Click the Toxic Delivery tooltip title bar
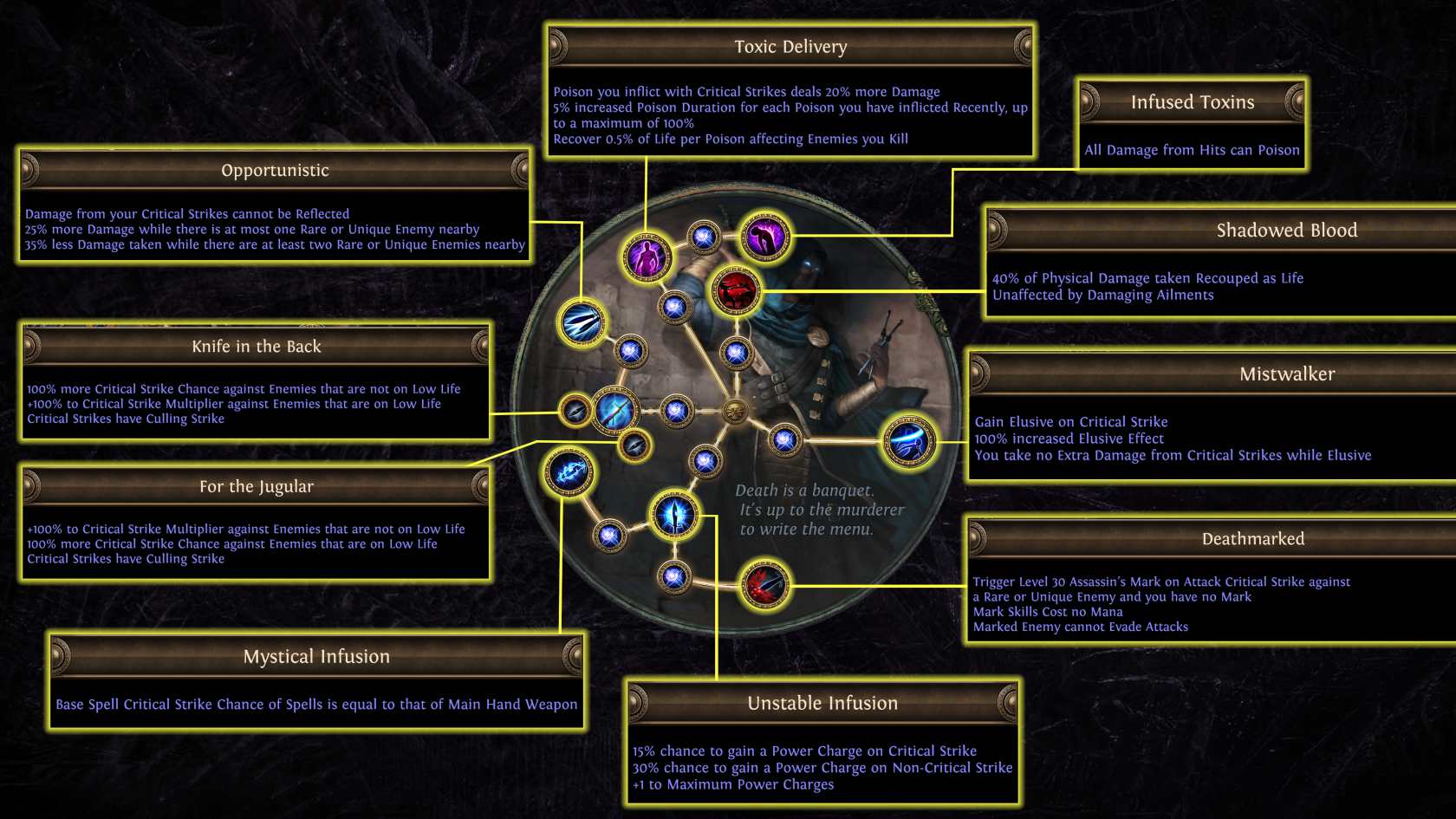Screen dimensions: 1456x819 [790, 47]
